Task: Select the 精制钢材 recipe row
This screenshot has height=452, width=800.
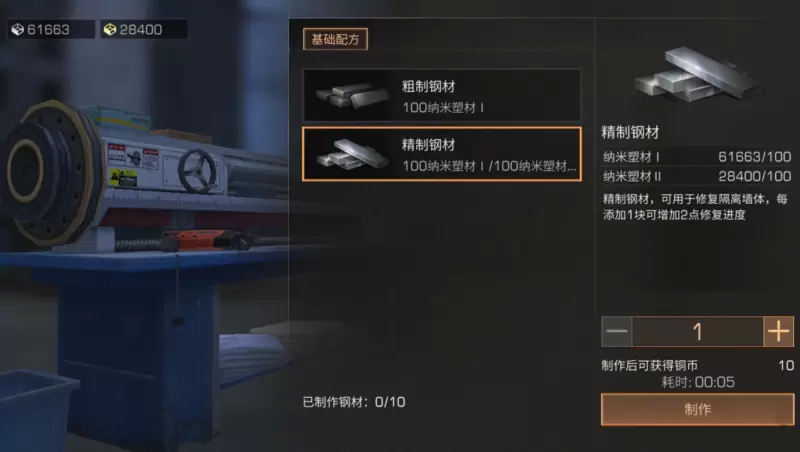Action: [x=441, y=154]
